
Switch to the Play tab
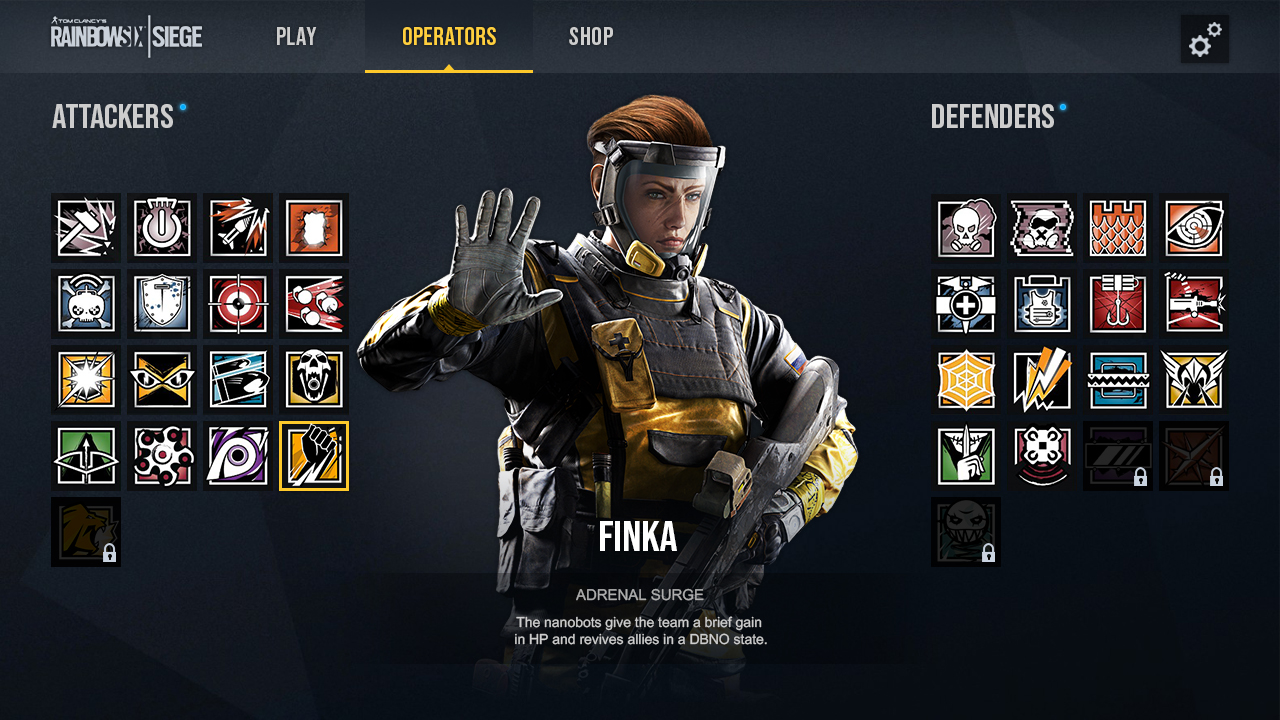coord(296,37)
